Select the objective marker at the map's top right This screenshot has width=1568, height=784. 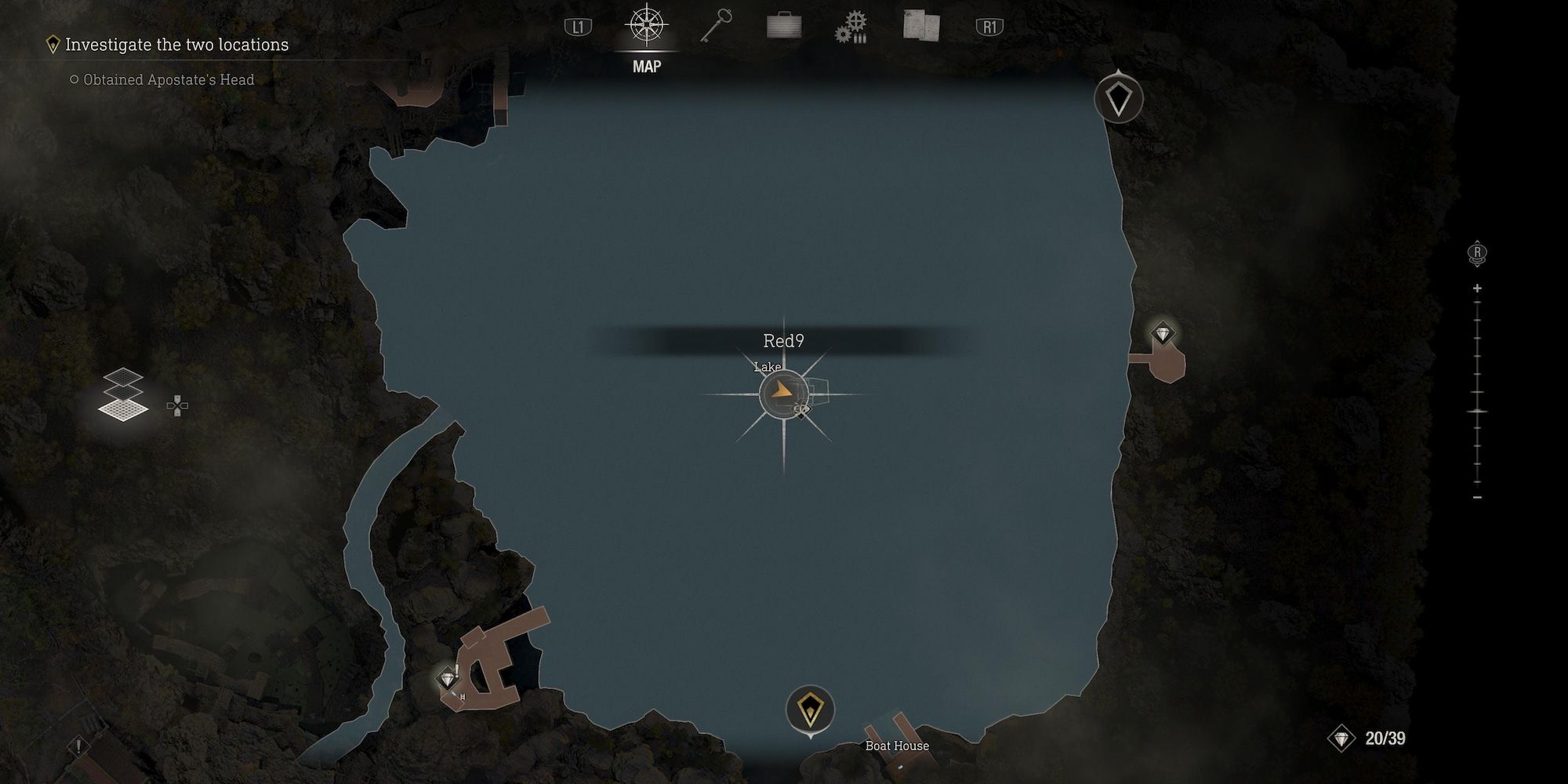1118,99
